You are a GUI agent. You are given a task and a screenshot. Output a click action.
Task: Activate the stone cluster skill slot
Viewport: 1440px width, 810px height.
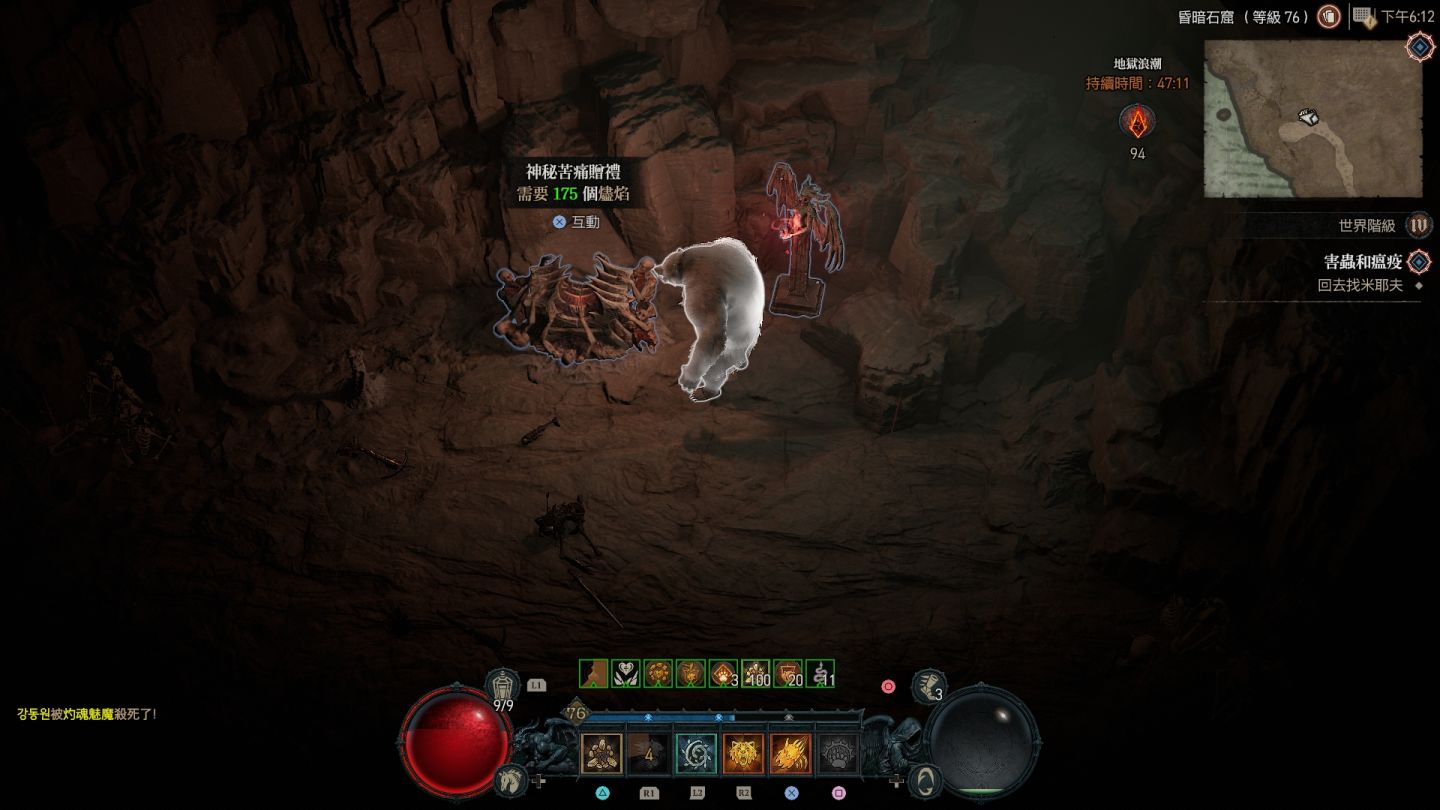(602, 754)
